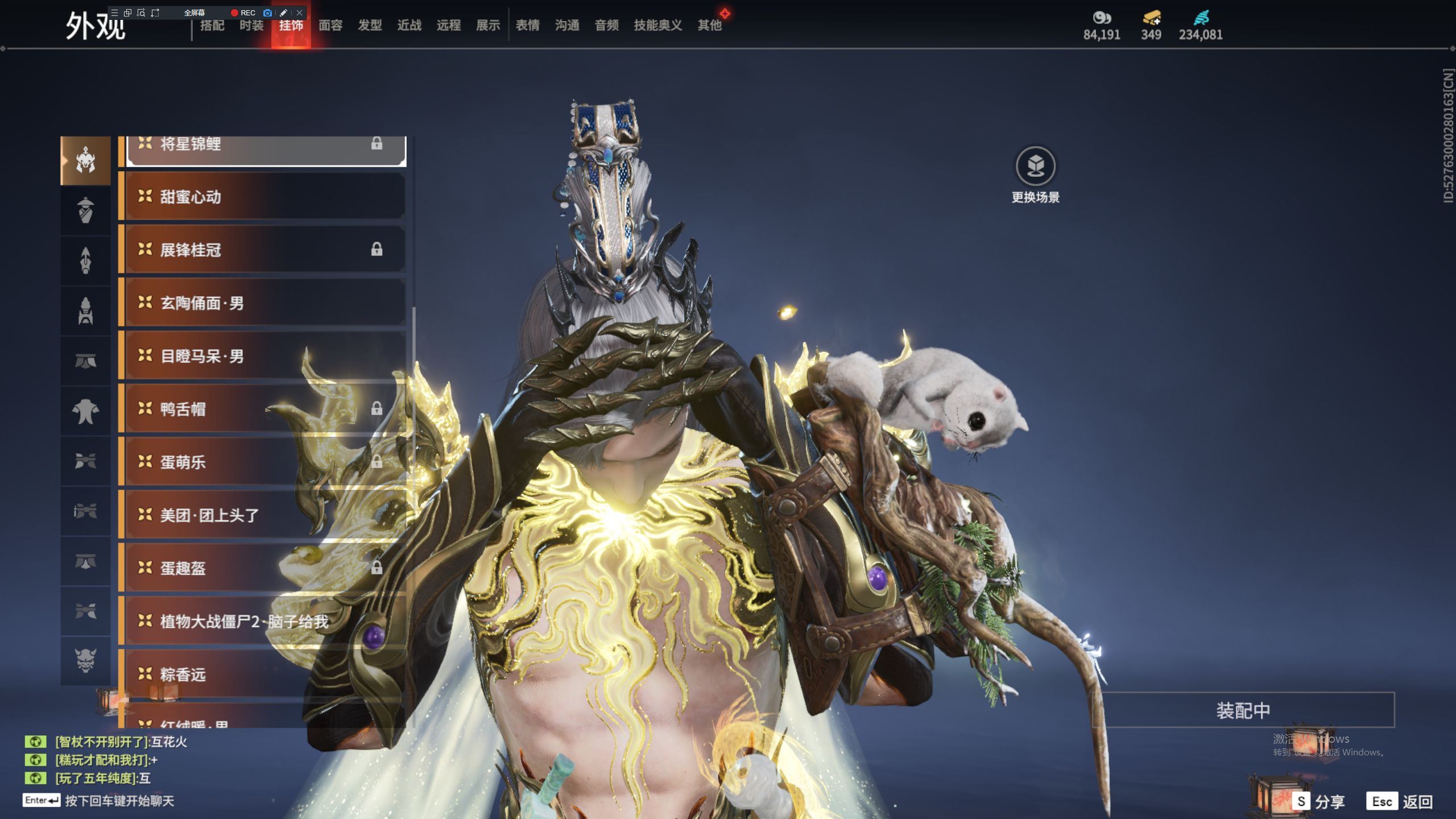Open the 技能奥义 tab
Viewport: 1456px width, 819px height.
[657, 26]
